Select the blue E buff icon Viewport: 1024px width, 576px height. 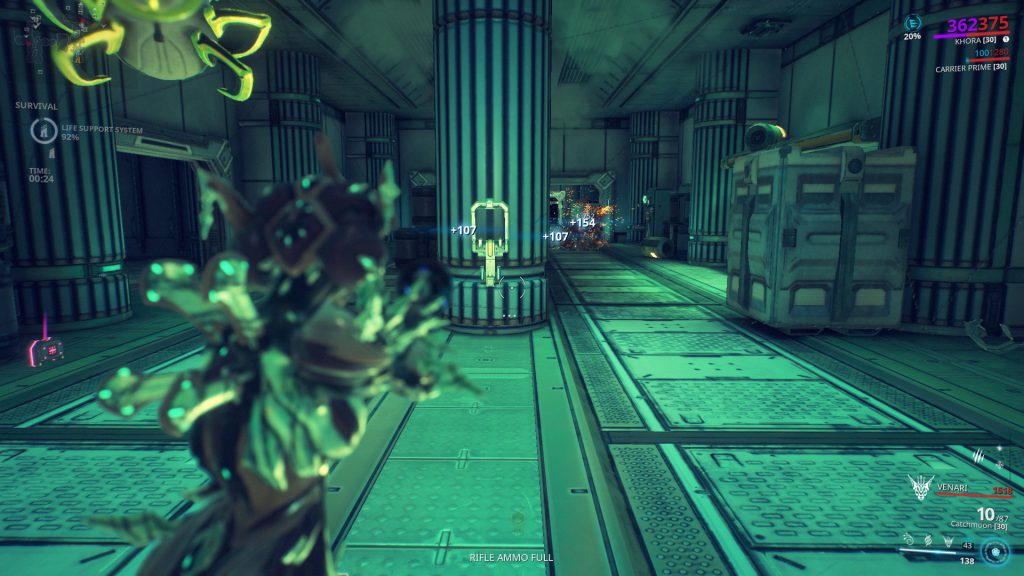pyautogui.click(x=912, y=21)
